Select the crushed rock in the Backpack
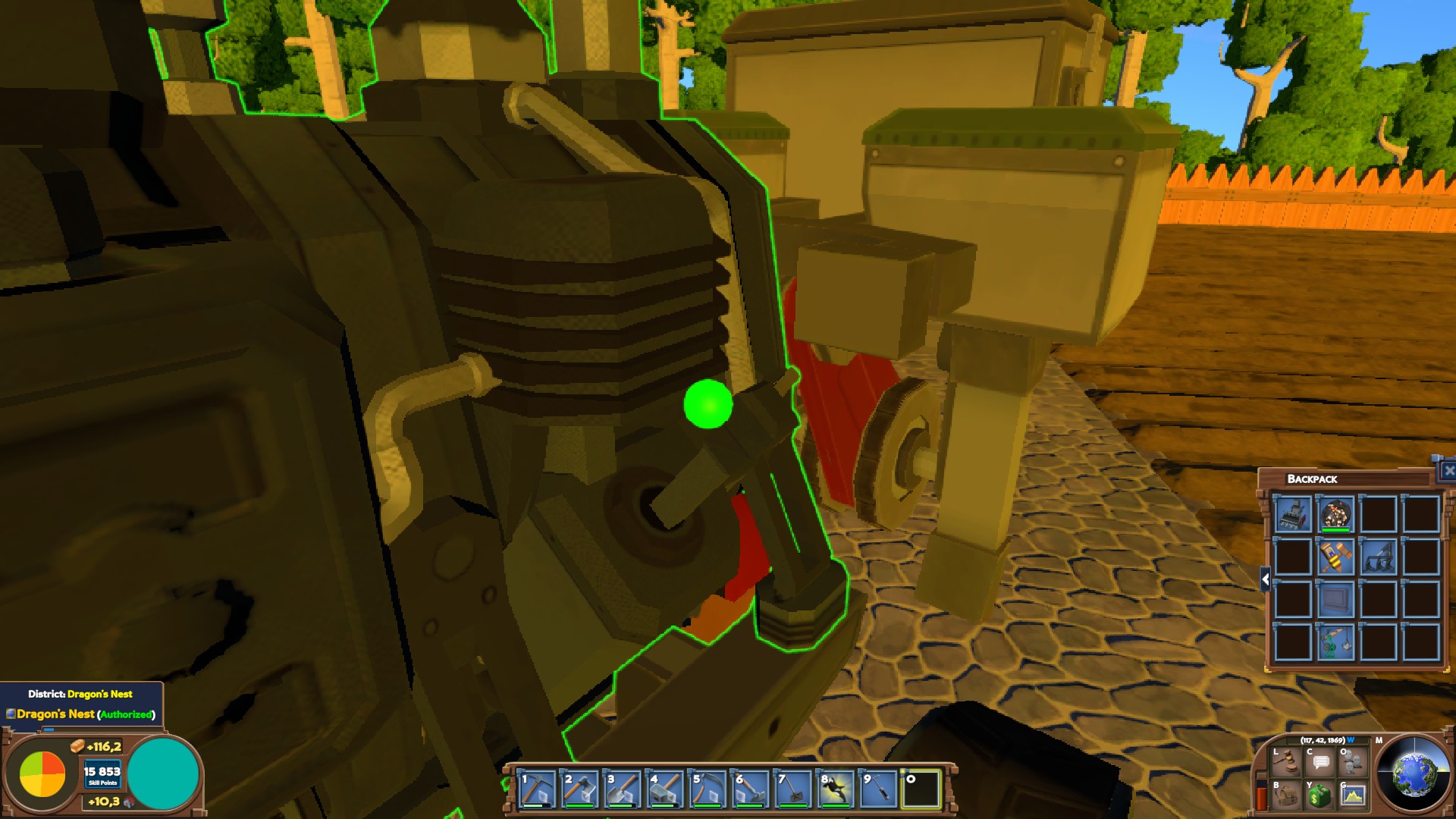Viewport: 1456px width, 819px height. (x=1336, y=513)
